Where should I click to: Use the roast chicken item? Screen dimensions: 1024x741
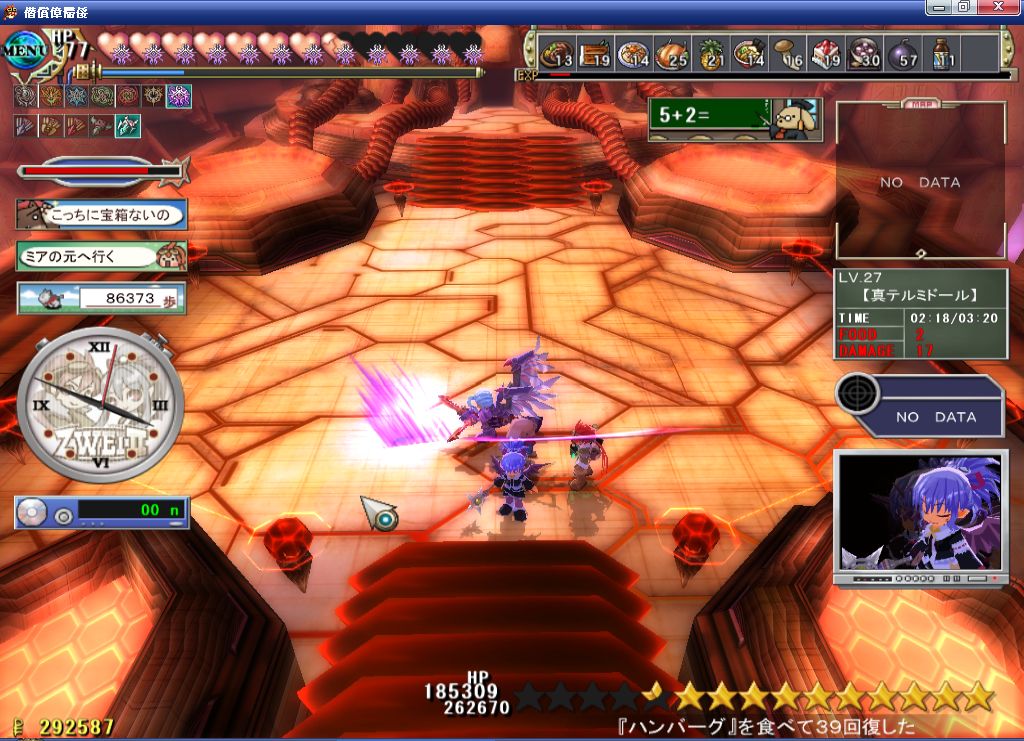point(672,53)
